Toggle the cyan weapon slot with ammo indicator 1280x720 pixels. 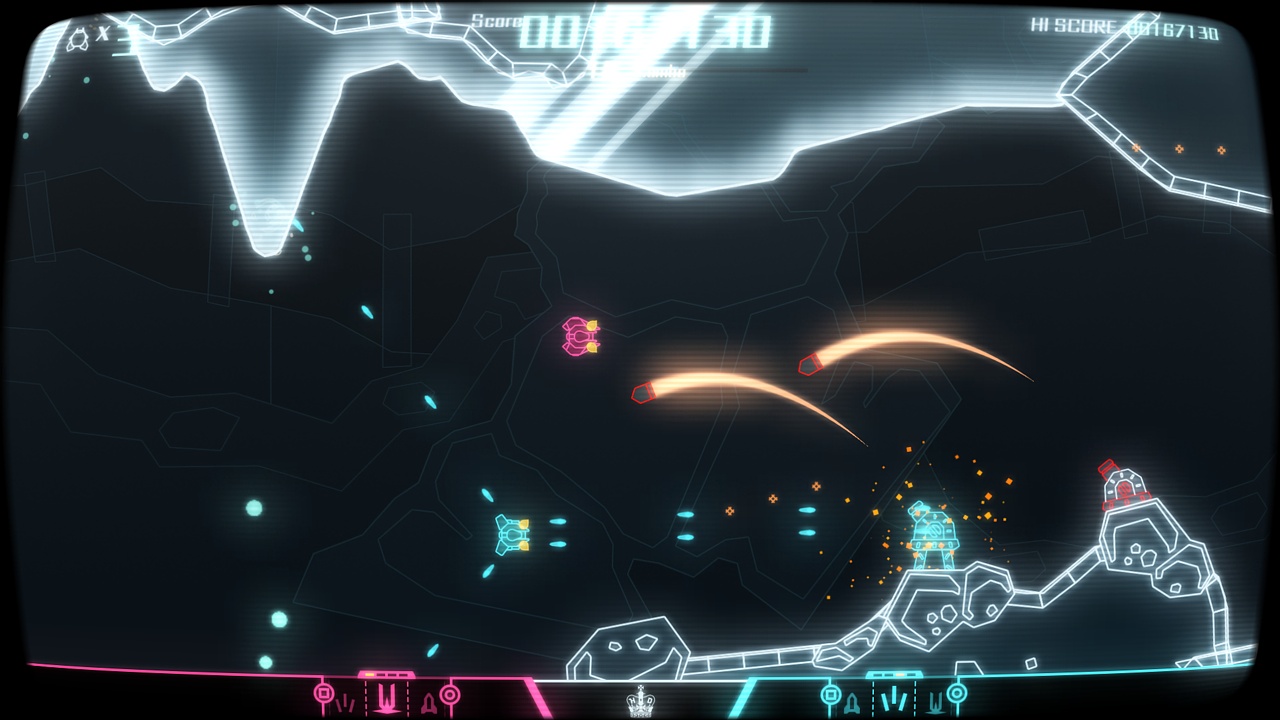coord(896,698)
